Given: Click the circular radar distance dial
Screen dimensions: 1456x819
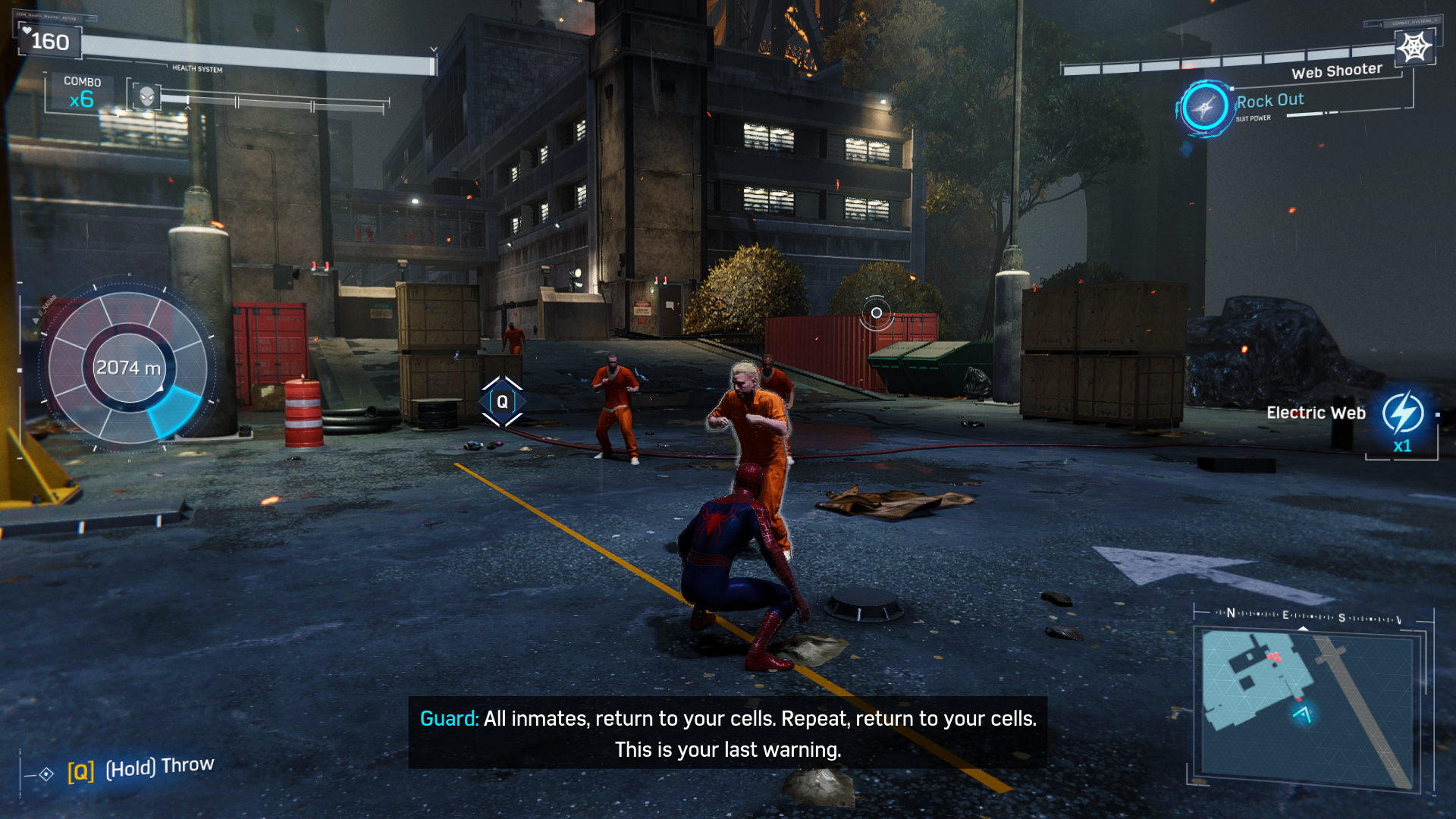Looking at the screenshot, I should [x=128, y=368].
